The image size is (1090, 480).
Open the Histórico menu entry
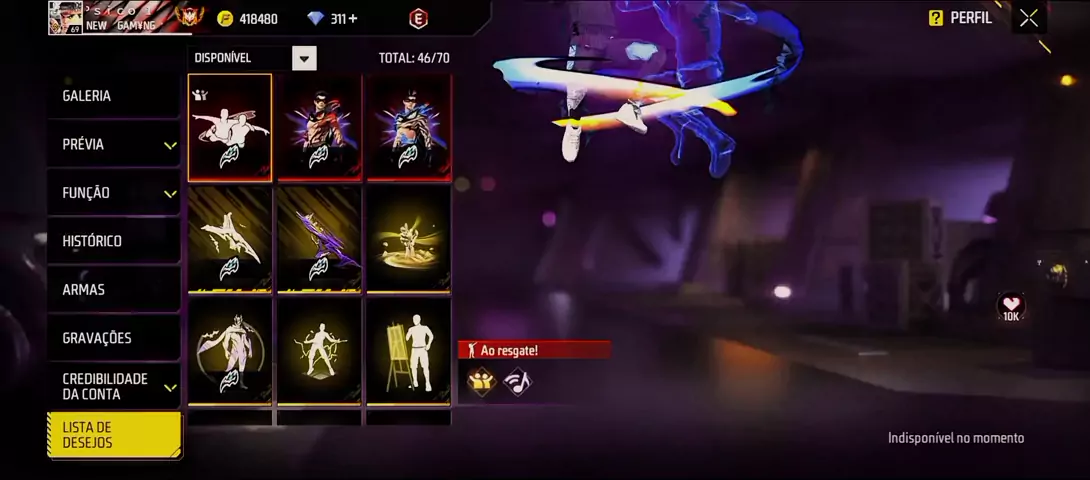click(113, 241)
